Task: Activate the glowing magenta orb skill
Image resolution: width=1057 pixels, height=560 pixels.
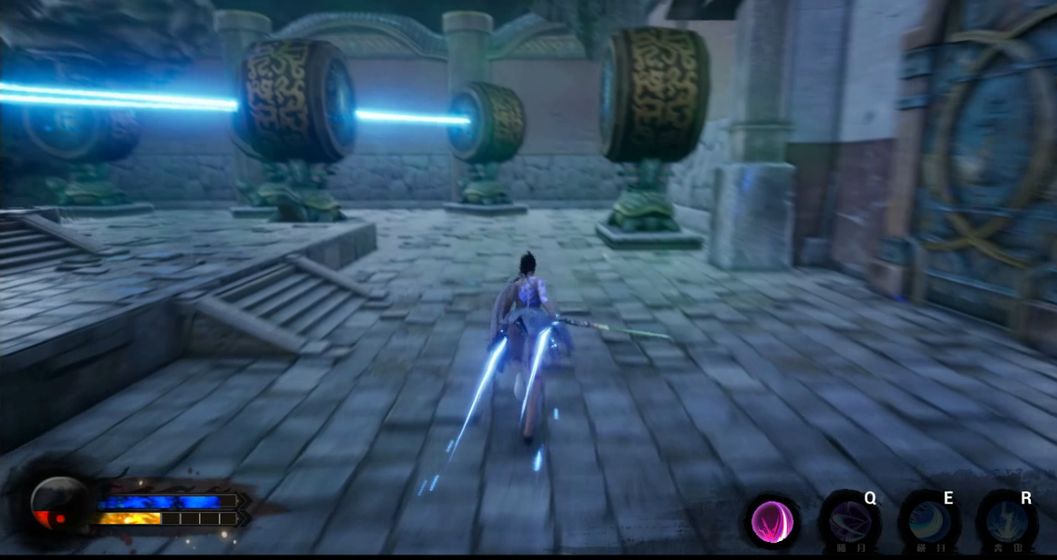Action: click(x=772, y=521)
